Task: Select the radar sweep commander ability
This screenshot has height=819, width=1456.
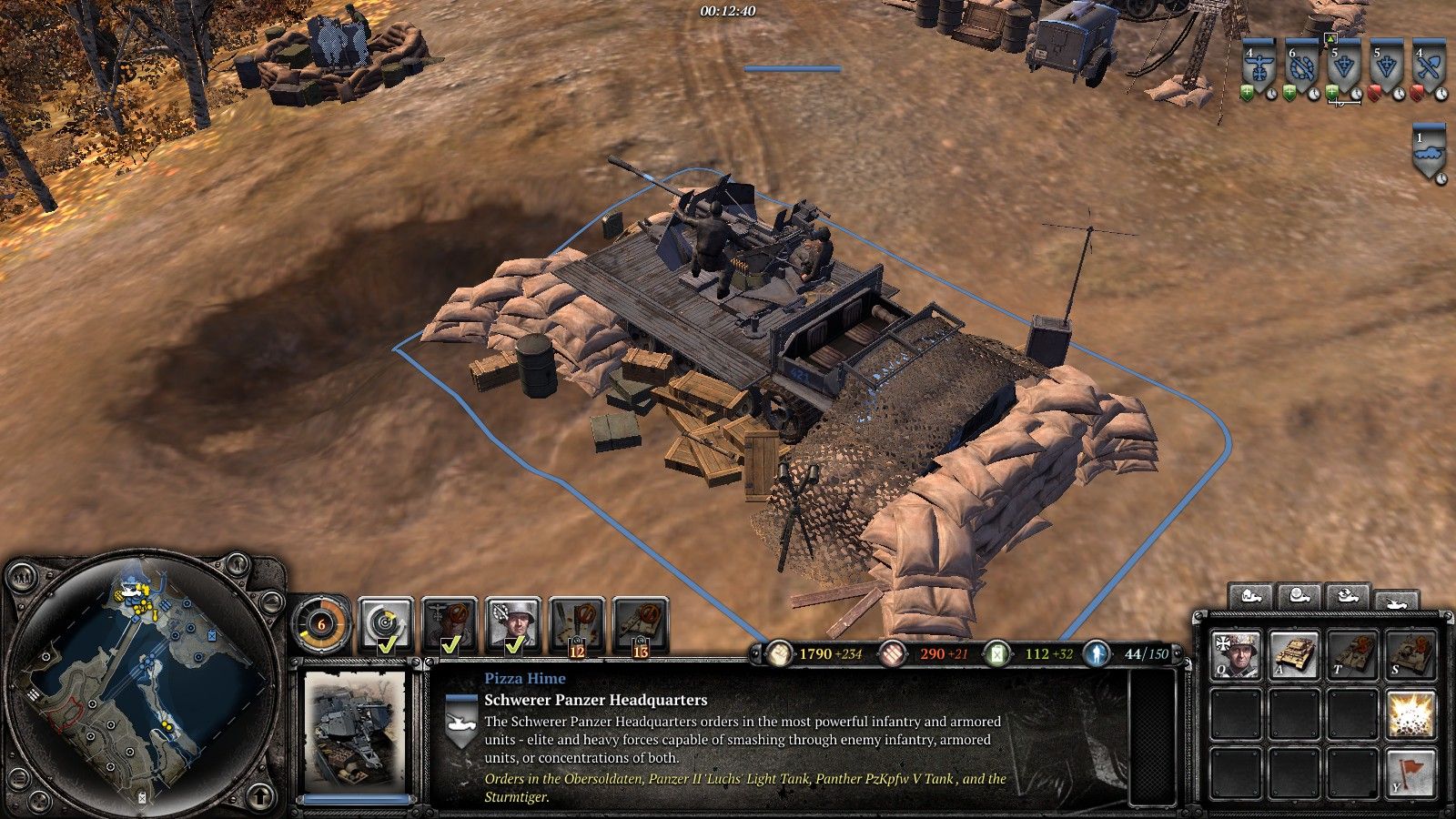Action: (385, 625)
